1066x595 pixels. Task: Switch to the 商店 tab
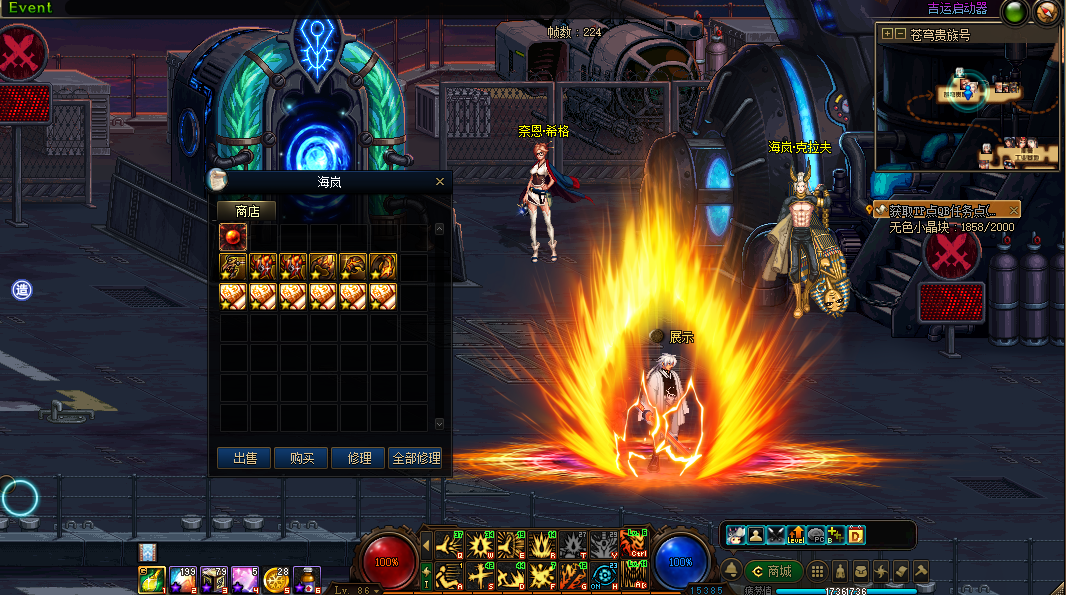click(x=247, y=211)
